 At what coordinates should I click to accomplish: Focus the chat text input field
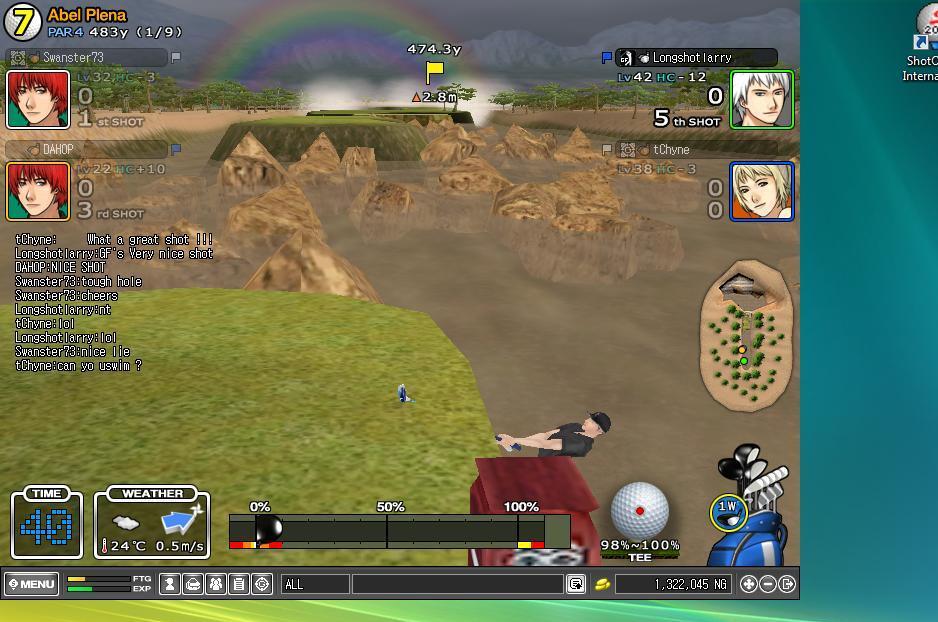tap(457, 584)
